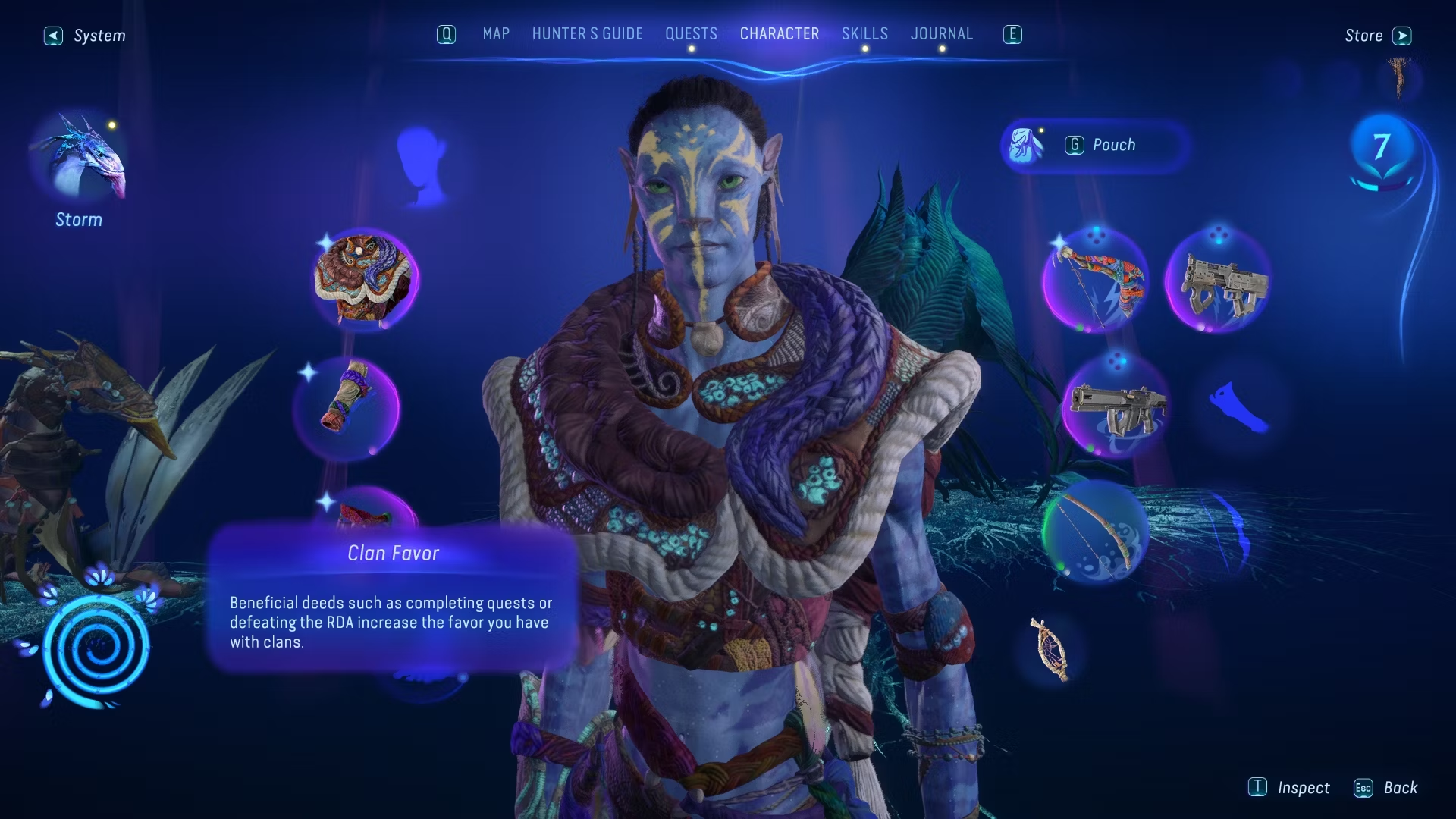Show the Journal tab
Viewport: 1456px width, 819px height.
(941, 34)
